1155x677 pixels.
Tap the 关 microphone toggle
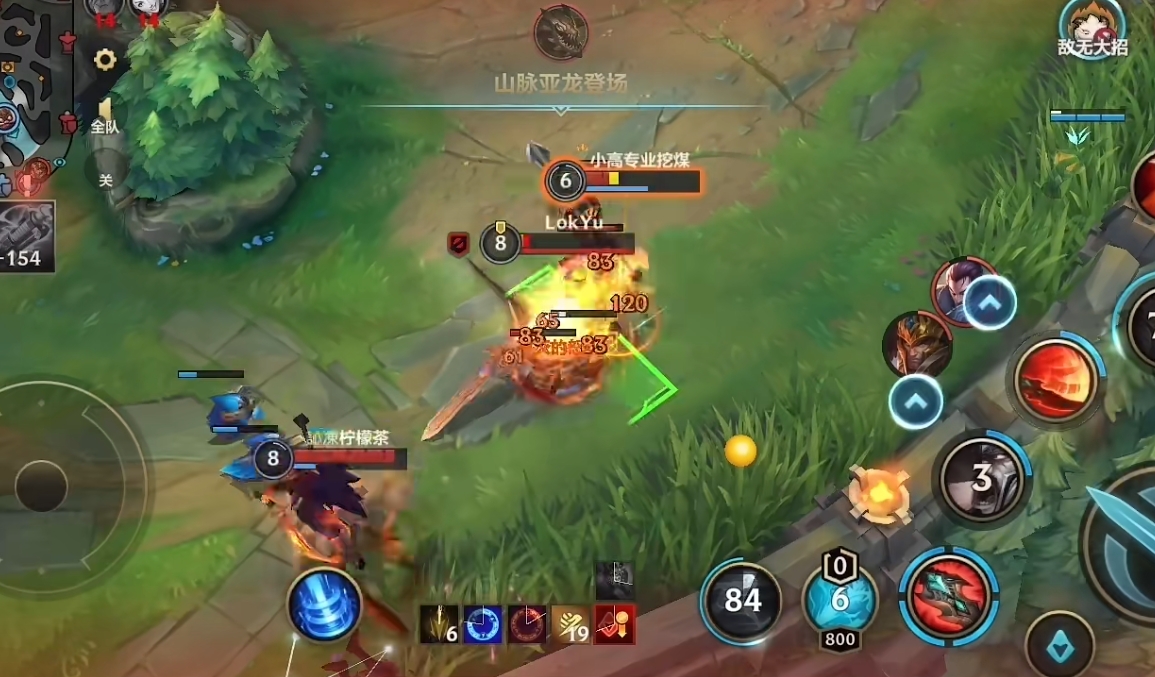coord(105,179)
